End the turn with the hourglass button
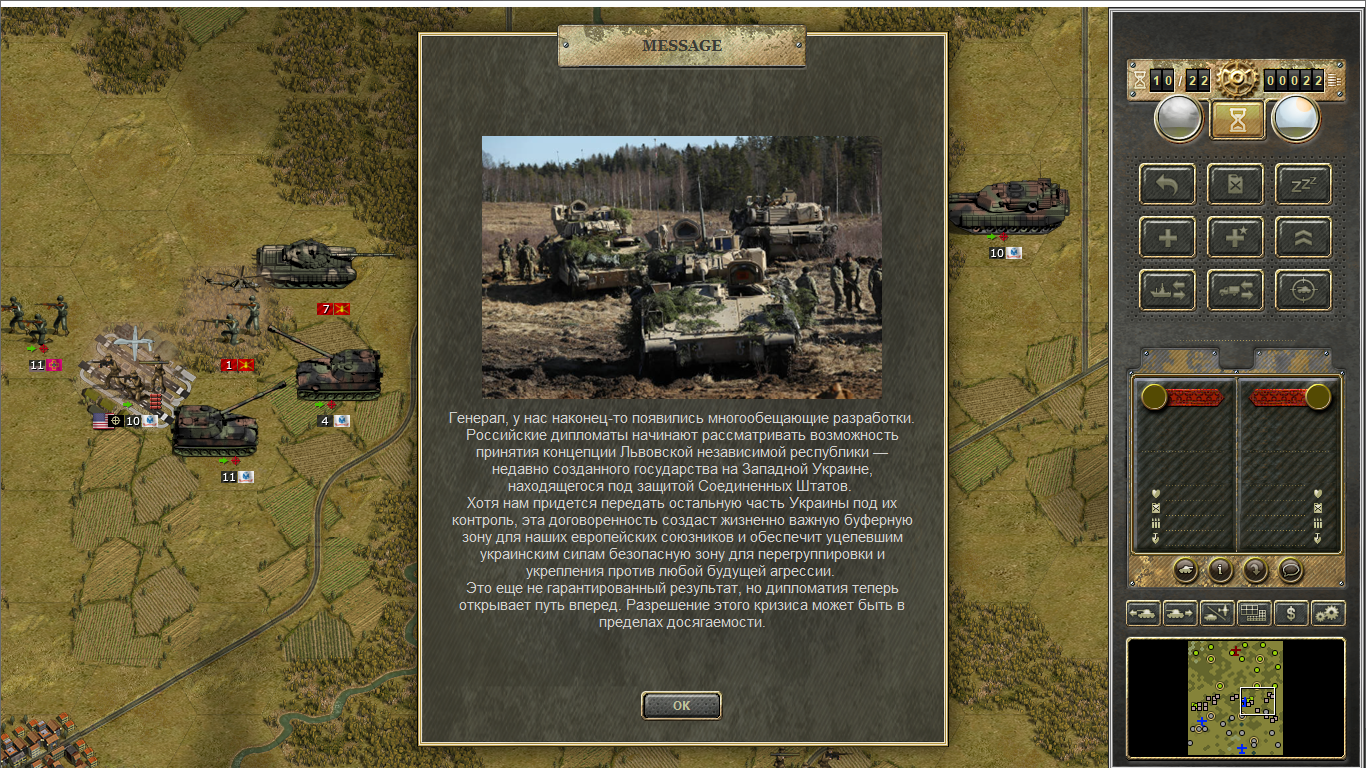 click(x=1238, y=120)
